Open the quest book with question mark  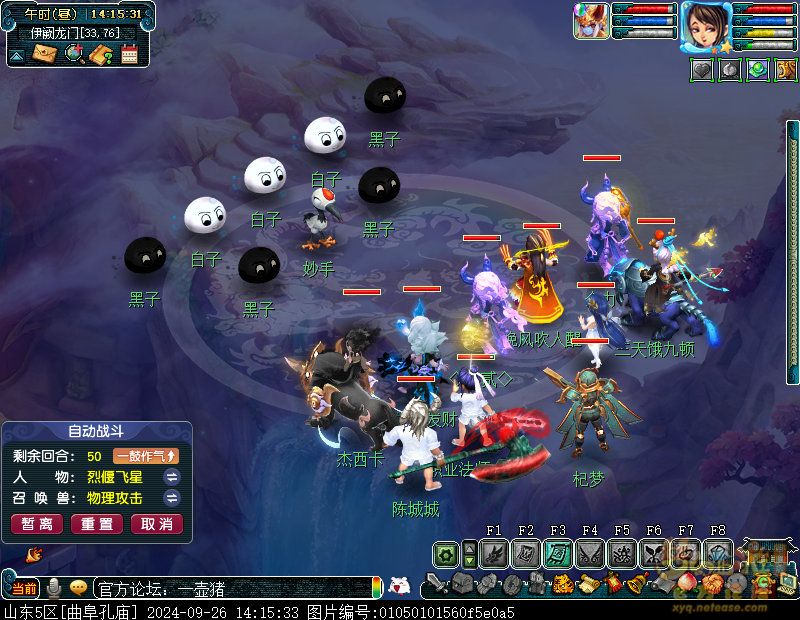coord(100,54)
